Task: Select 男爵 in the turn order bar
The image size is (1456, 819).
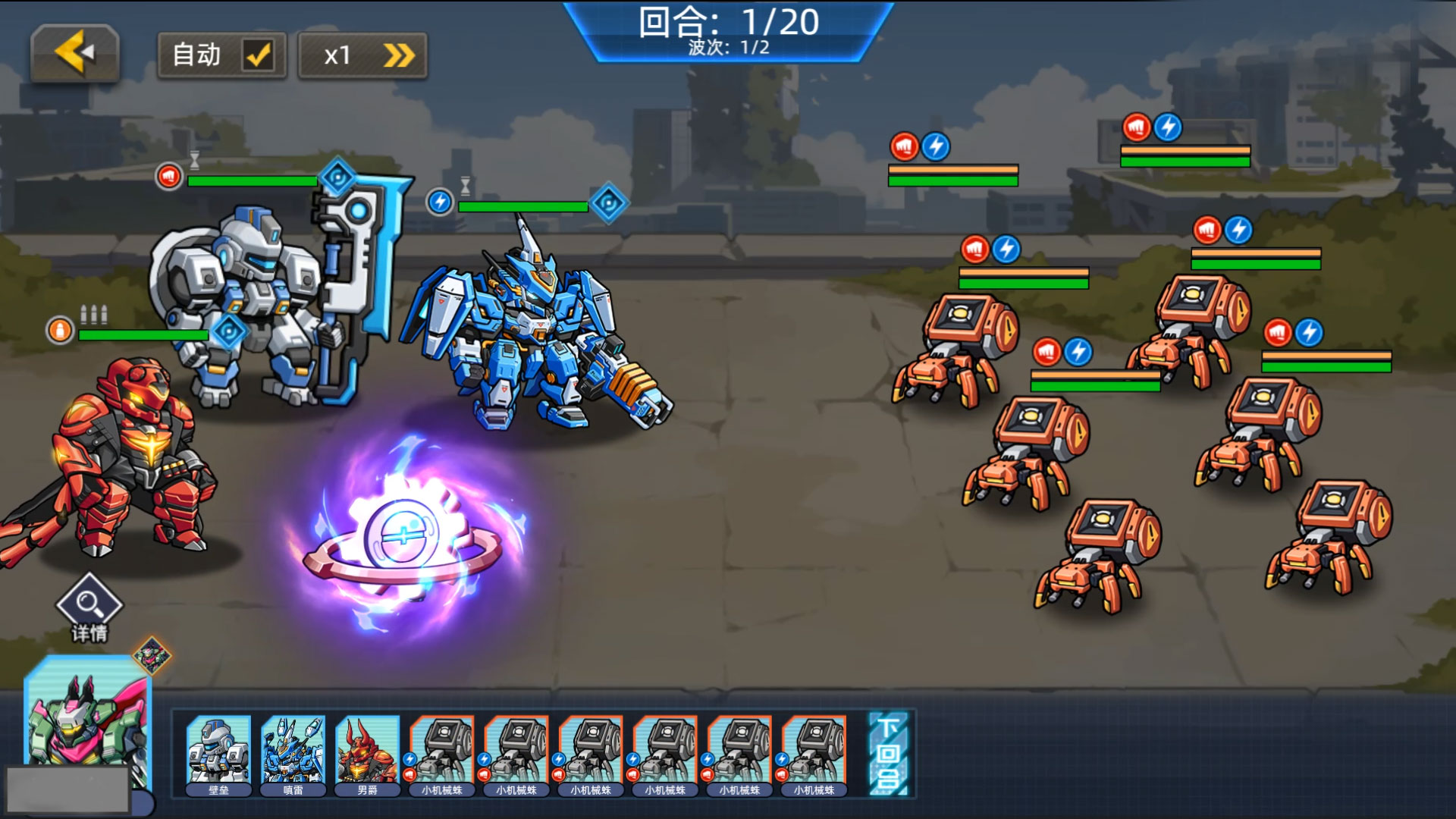Action: 367,755
